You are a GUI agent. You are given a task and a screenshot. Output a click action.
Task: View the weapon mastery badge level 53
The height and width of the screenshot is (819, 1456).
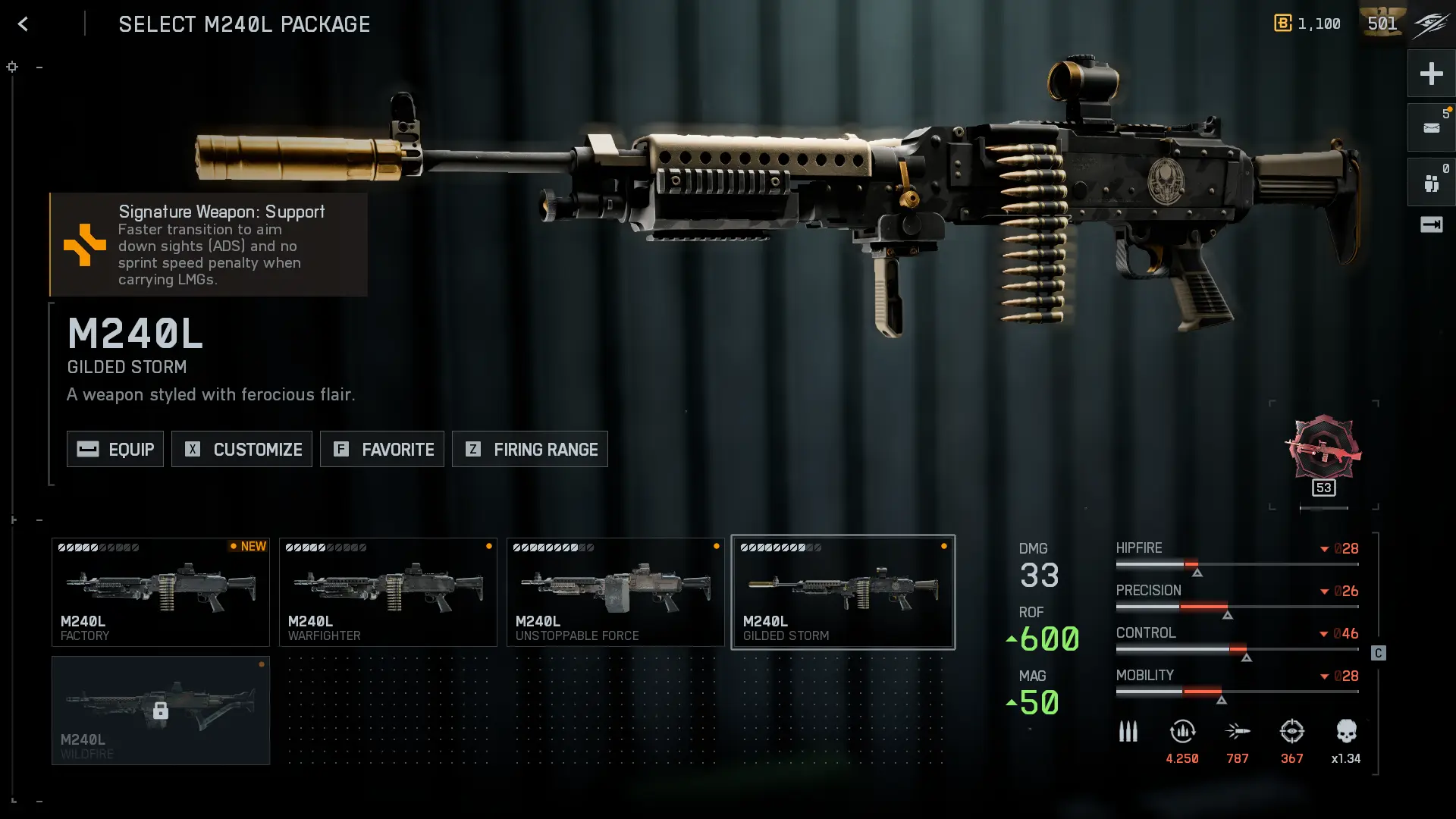1324,455
